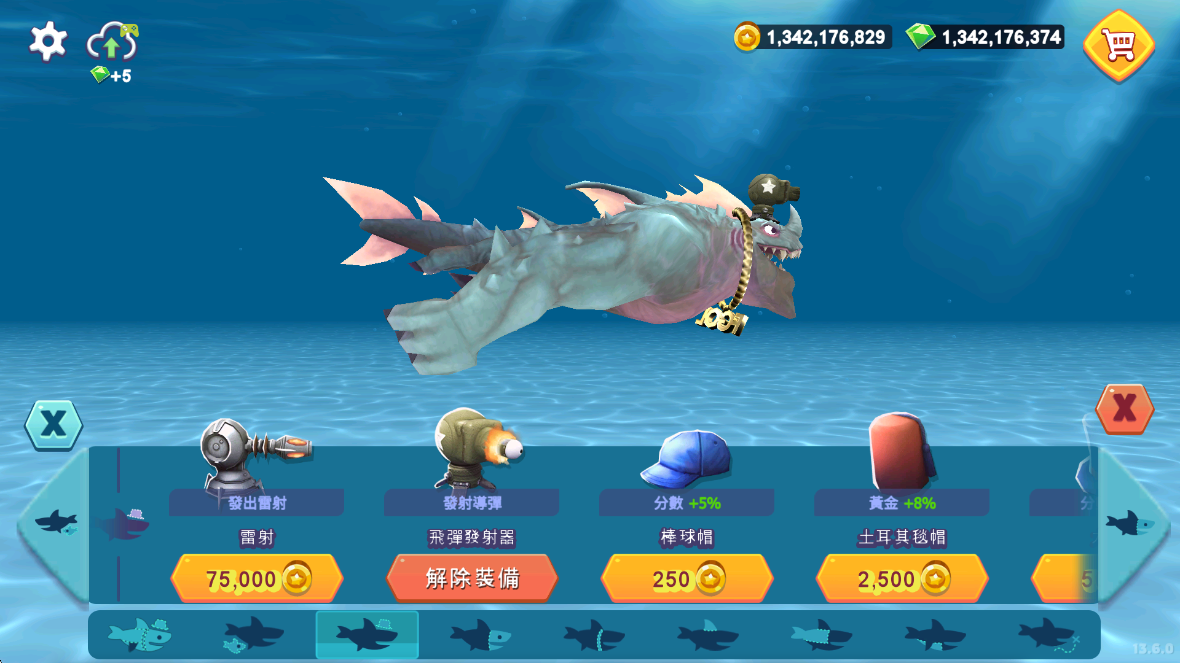Viewport: 1180px width, 663px height.
Task: Choose the blue baseball cap icon
Action: 687,458
